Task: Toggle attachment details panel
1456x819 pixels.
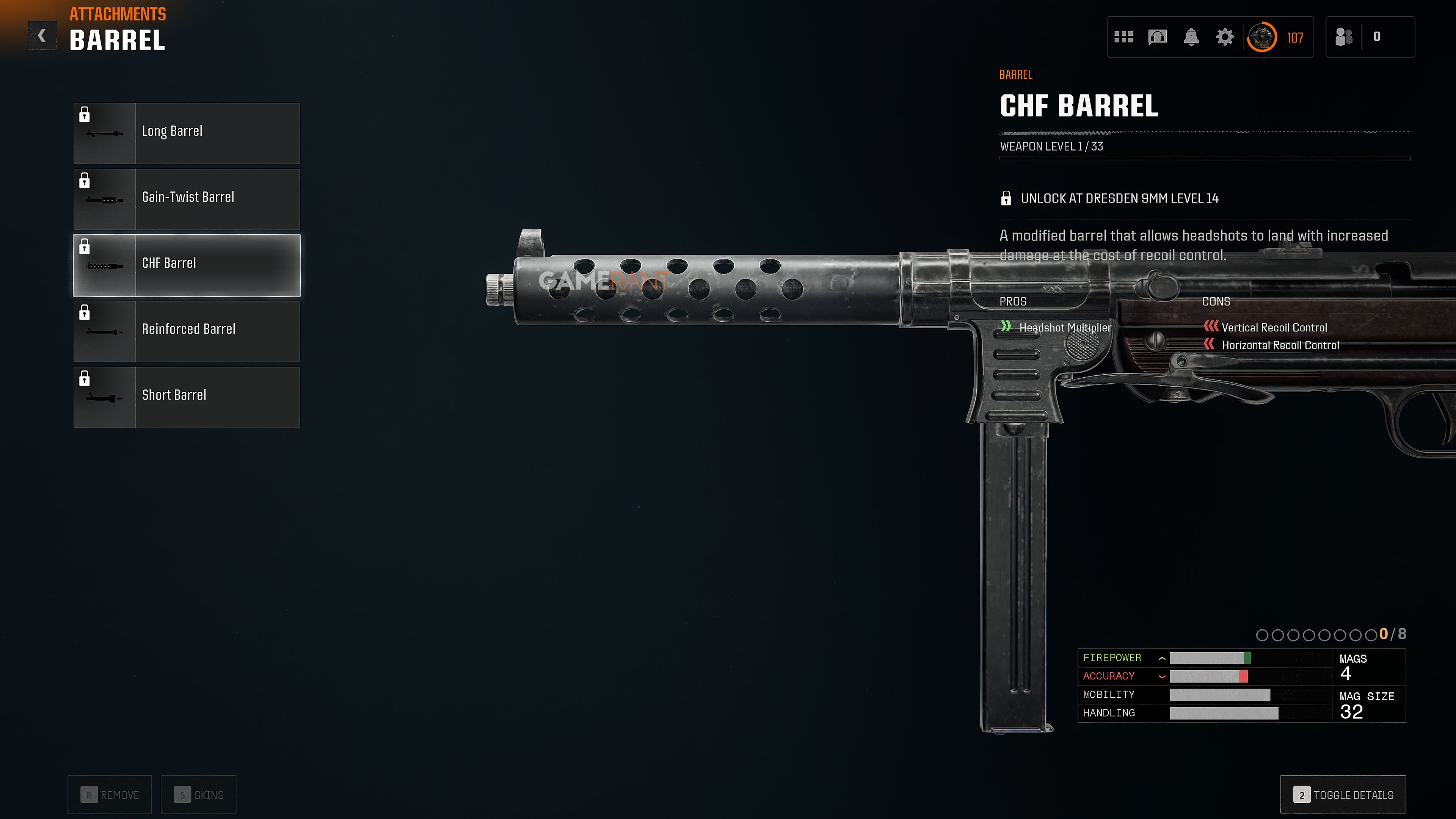Action: click(x=1342, y=794)
